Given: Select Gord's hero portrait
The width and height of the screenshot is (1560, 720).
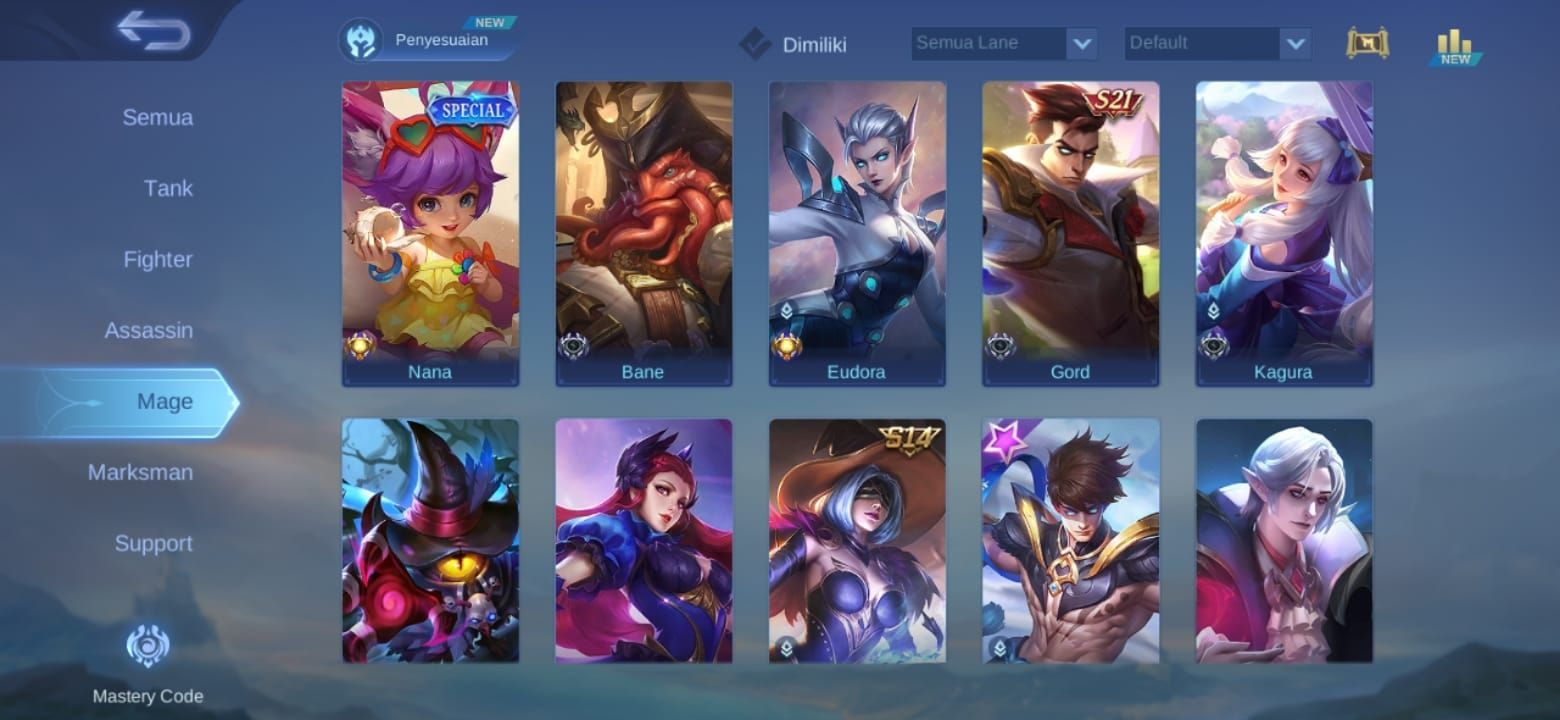Looking at the screenshot, I should tap(1070, 230).
